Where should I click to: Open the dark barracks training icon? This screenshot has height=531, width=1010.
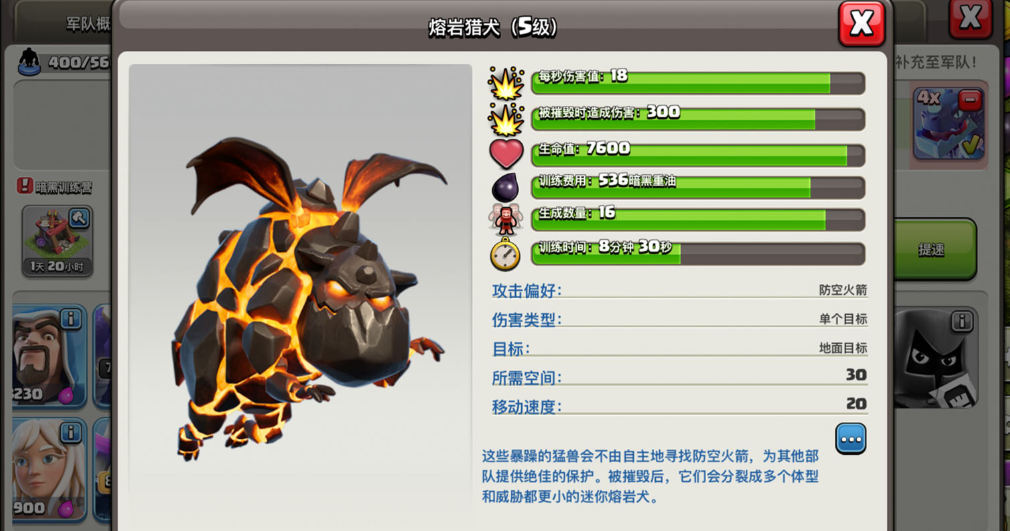click(x=57, y=236)
